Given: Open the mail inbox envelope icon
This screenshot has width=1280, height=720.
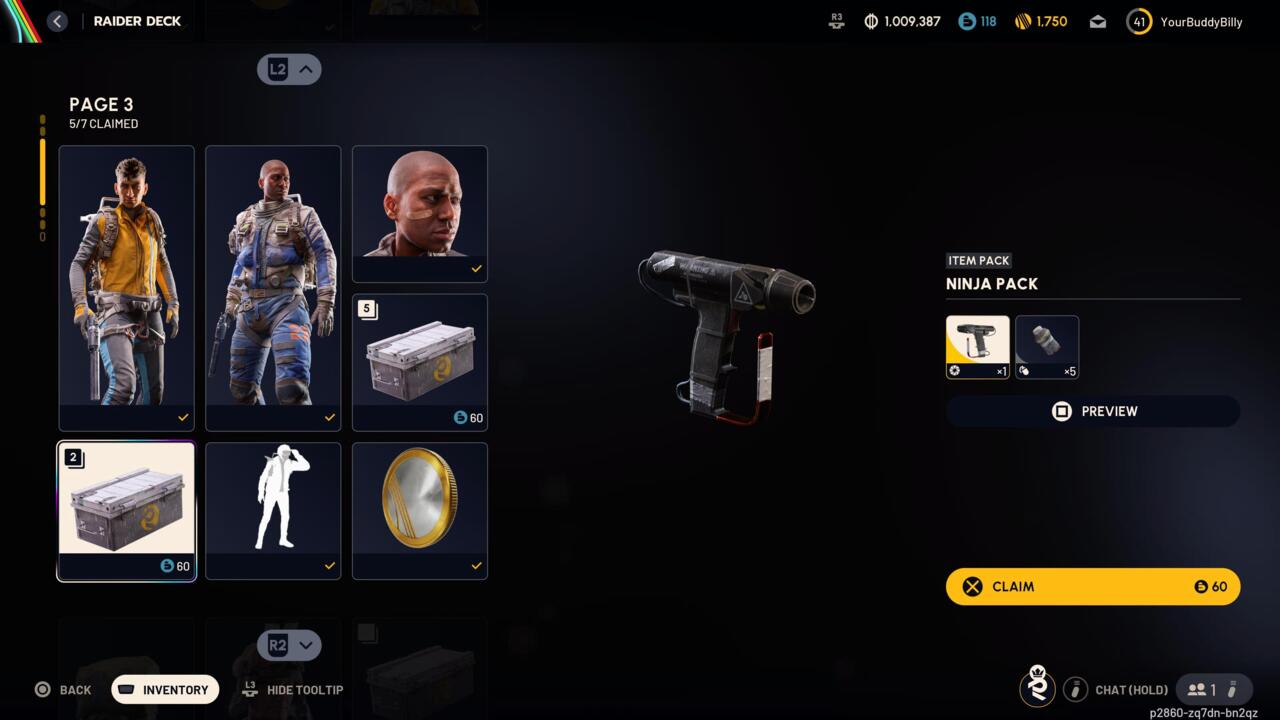Looking at the screenshot, I should [x=1098, y=22].
